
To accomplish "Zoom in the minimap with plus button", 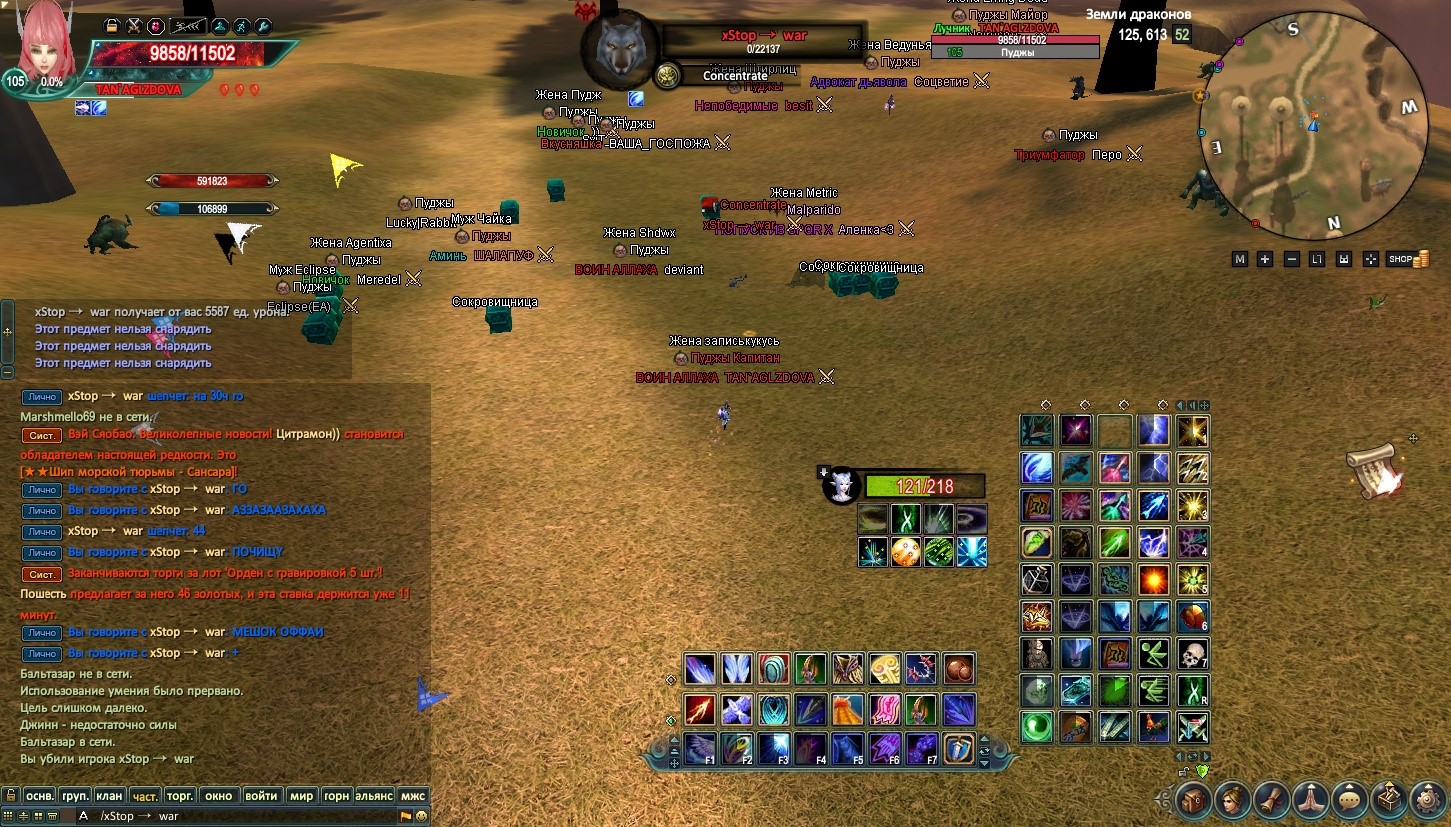I will pos(1265,259).
